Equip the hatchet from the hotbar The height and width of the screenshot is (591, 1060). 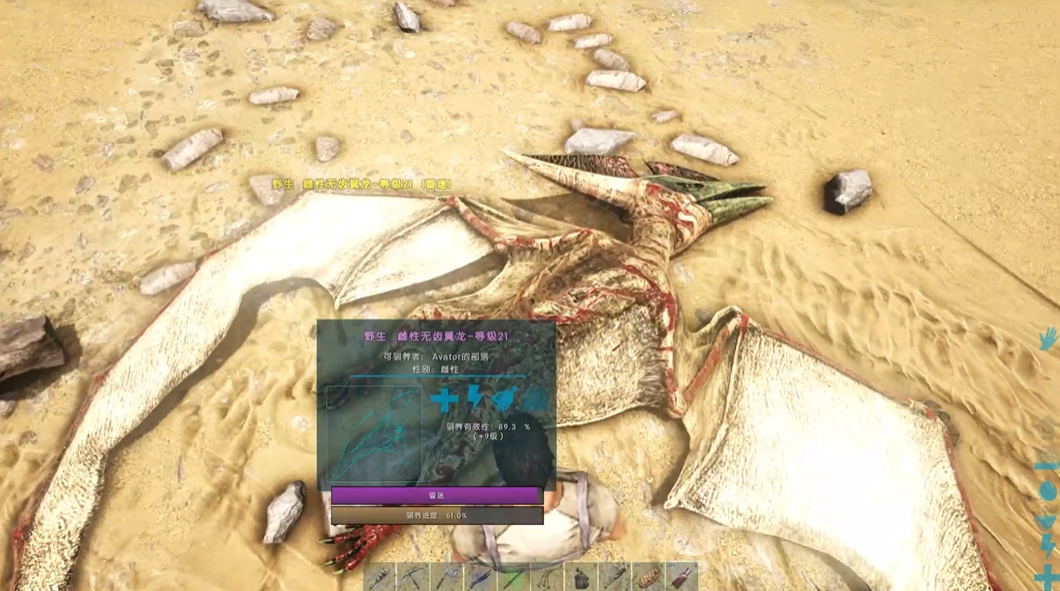click(x=446, y=577)
